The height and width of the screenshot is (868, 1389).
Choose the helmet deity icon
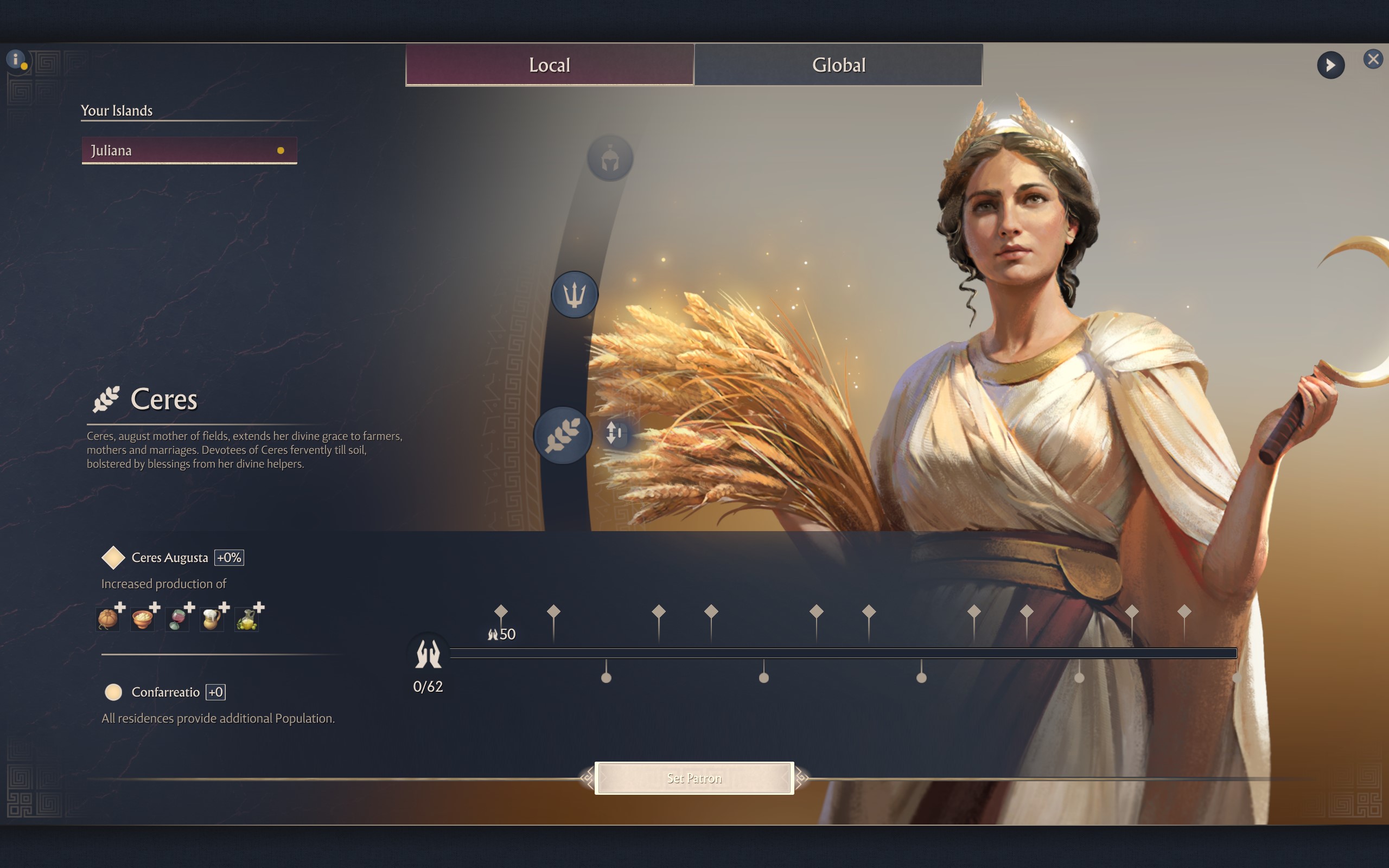click(609, 158)
